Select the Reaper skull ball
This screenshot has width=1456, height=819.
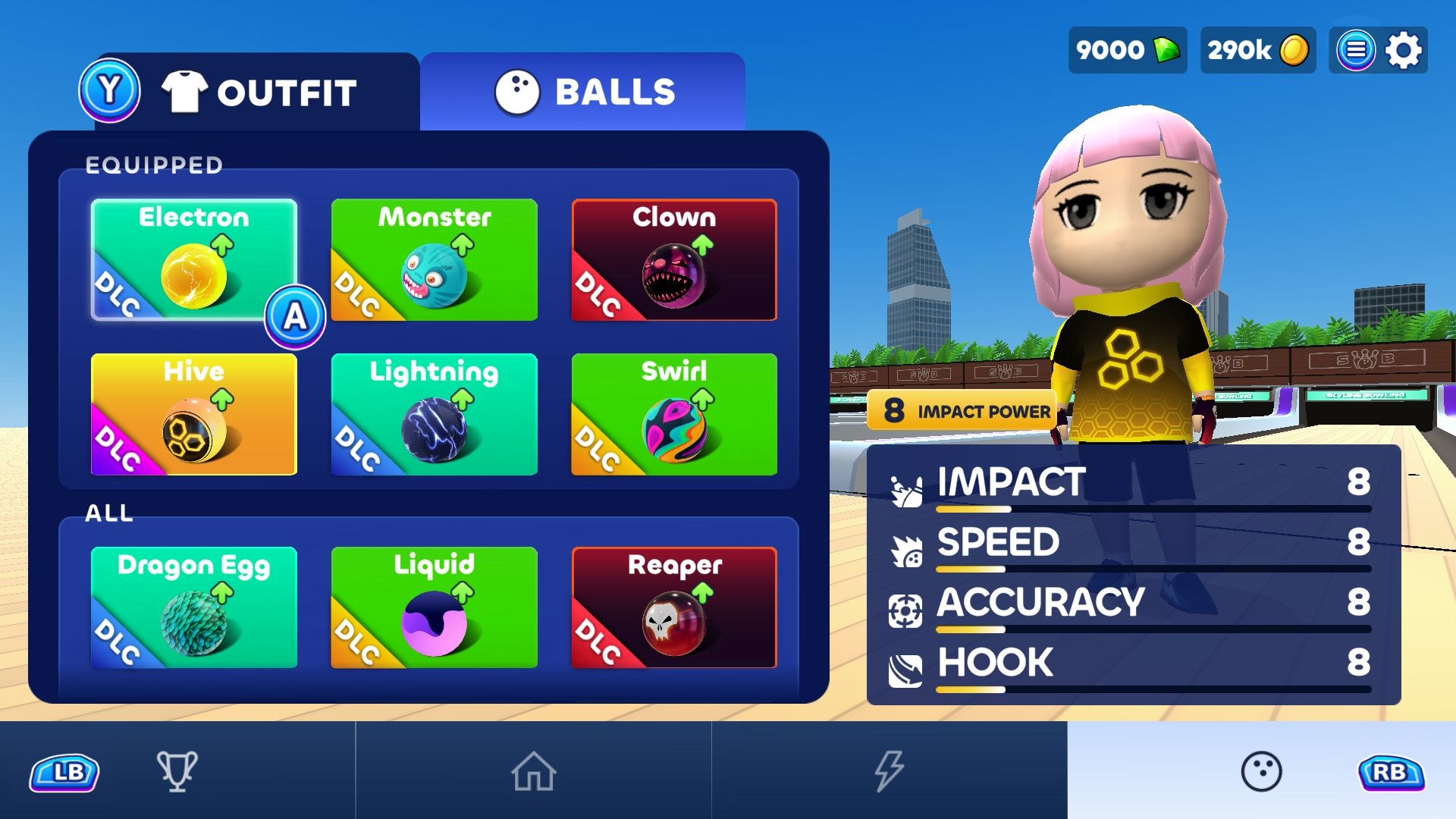point(674,607)
